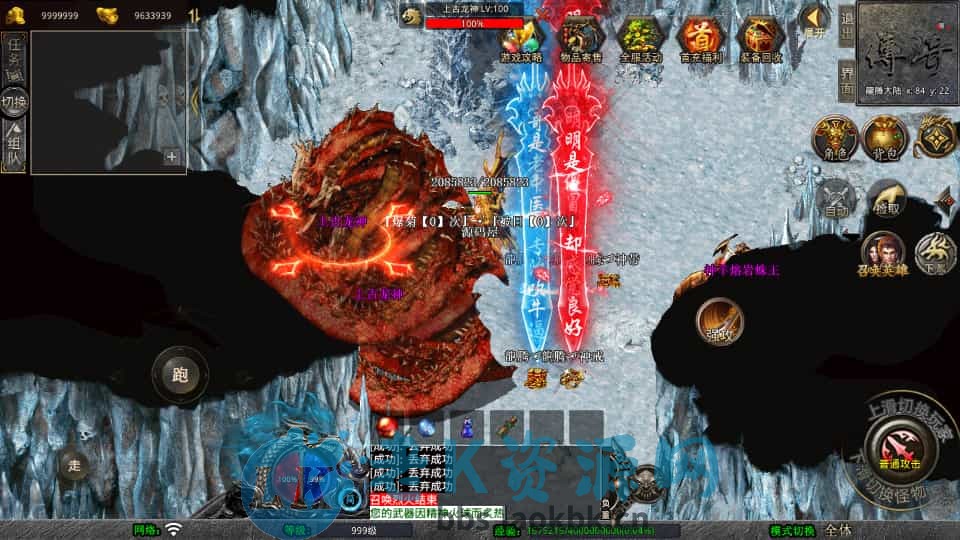Select the 走 walk movement button
960x540 pixels.
[74, 463]
